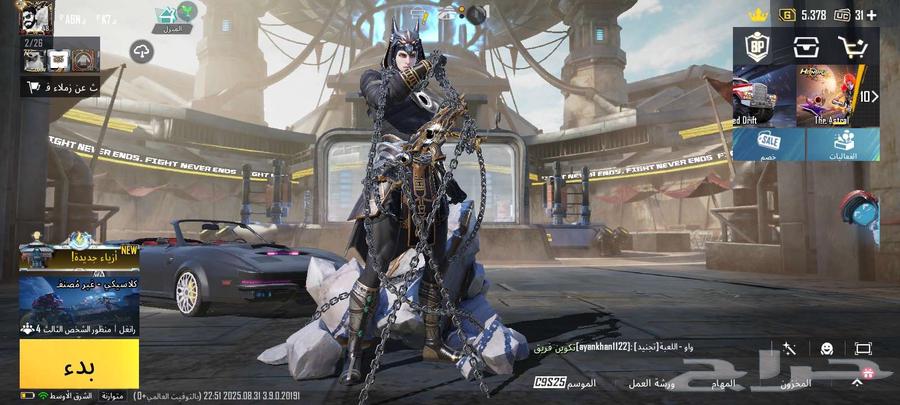Open the Speed Drift event banner

tap(764, 96)
